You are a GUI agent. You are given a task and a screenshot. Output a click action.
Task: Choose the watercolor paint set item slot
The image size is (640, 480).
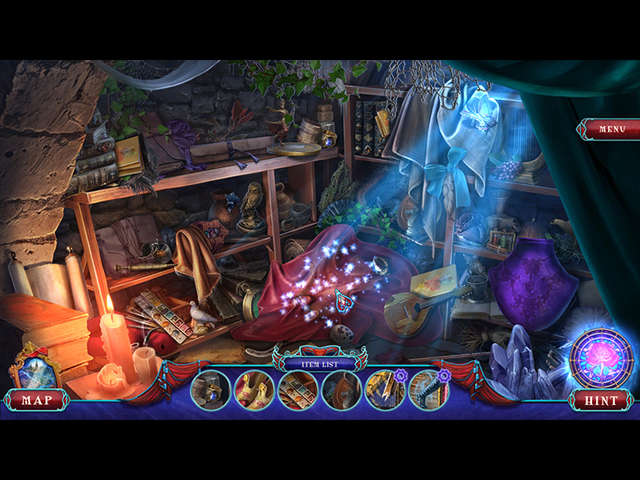(298, 390)
